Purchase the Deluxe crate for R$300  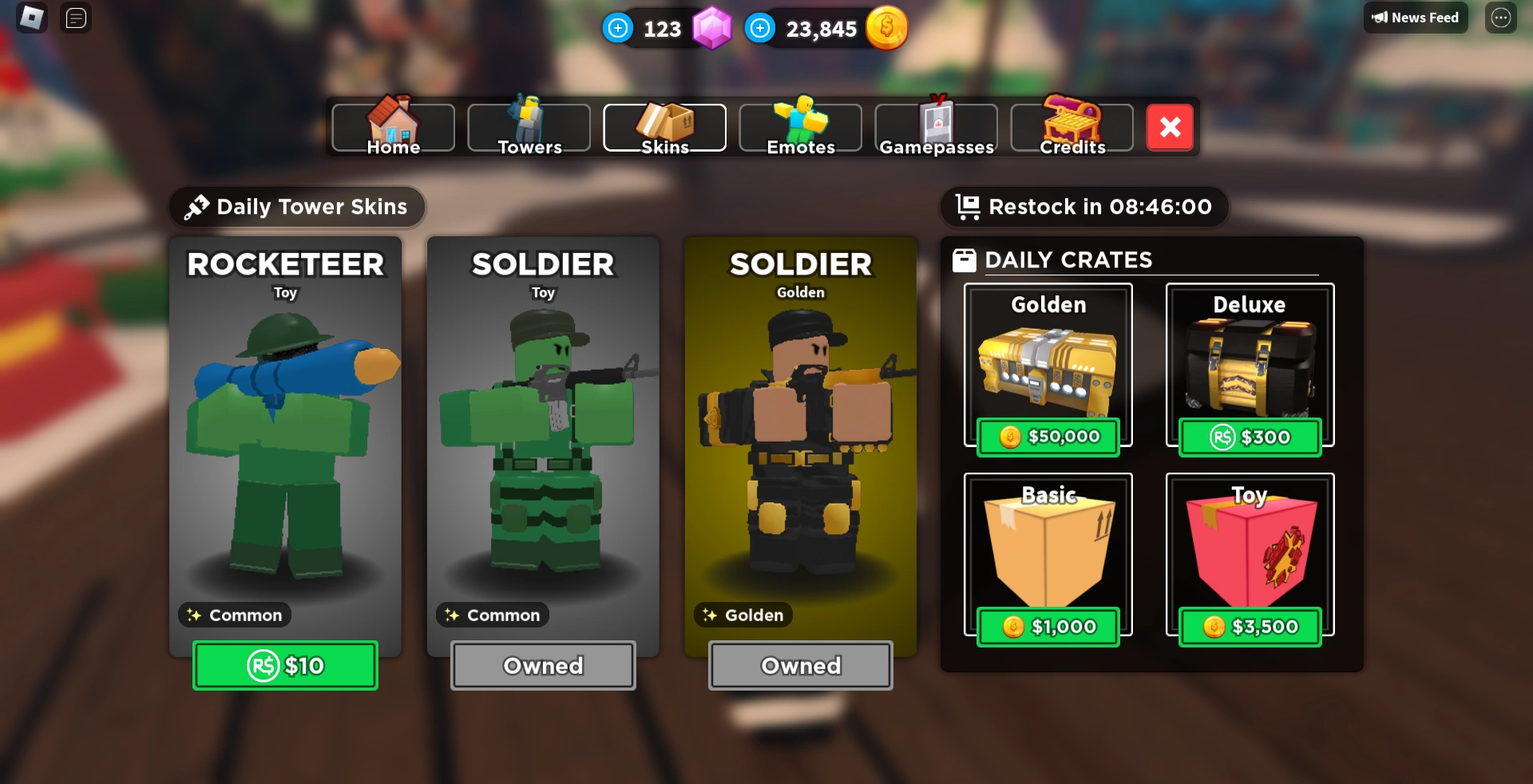[1250, 437]
